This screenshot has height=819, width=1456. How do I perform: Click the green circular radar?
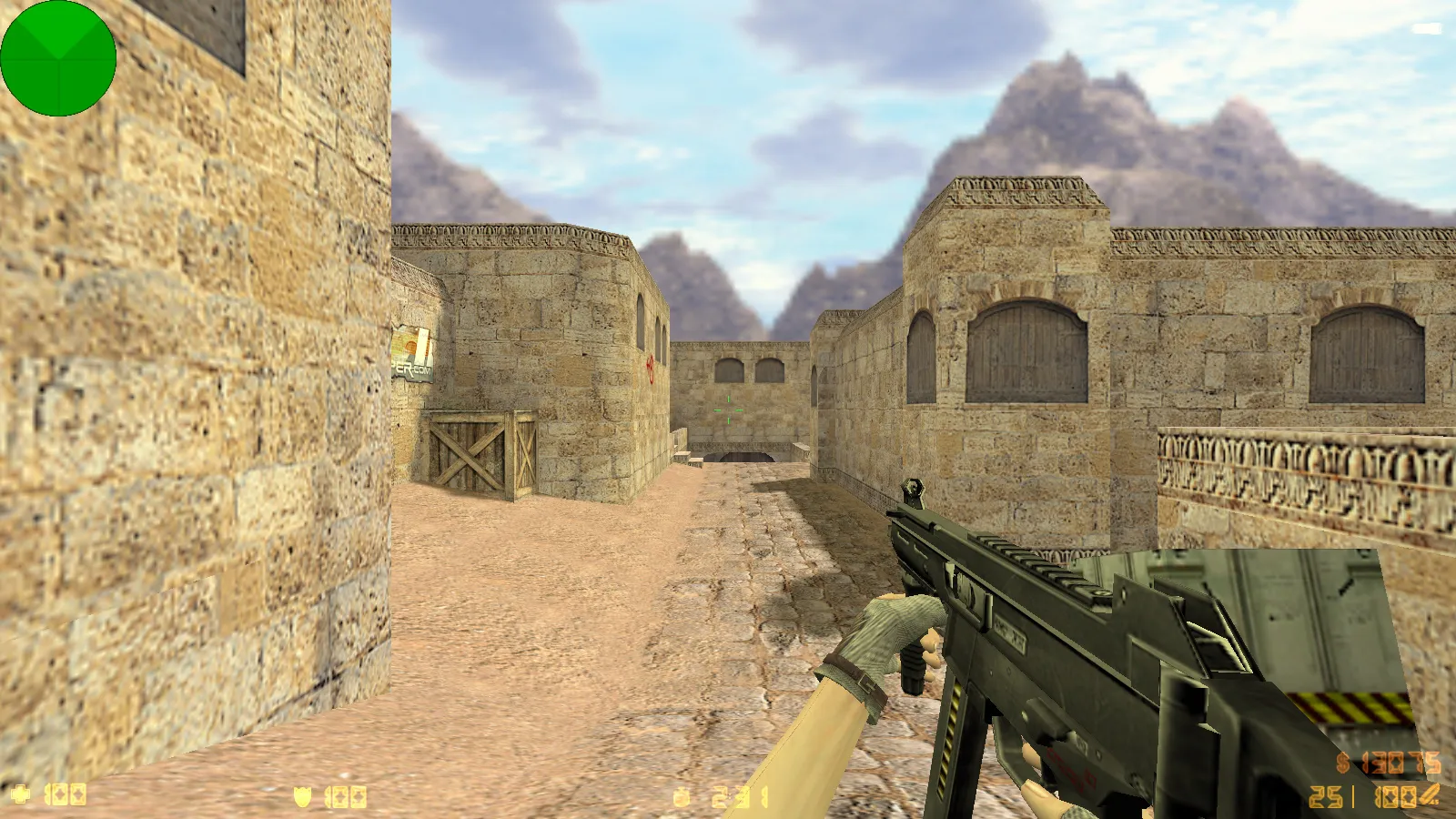click(x=58, y=58)
